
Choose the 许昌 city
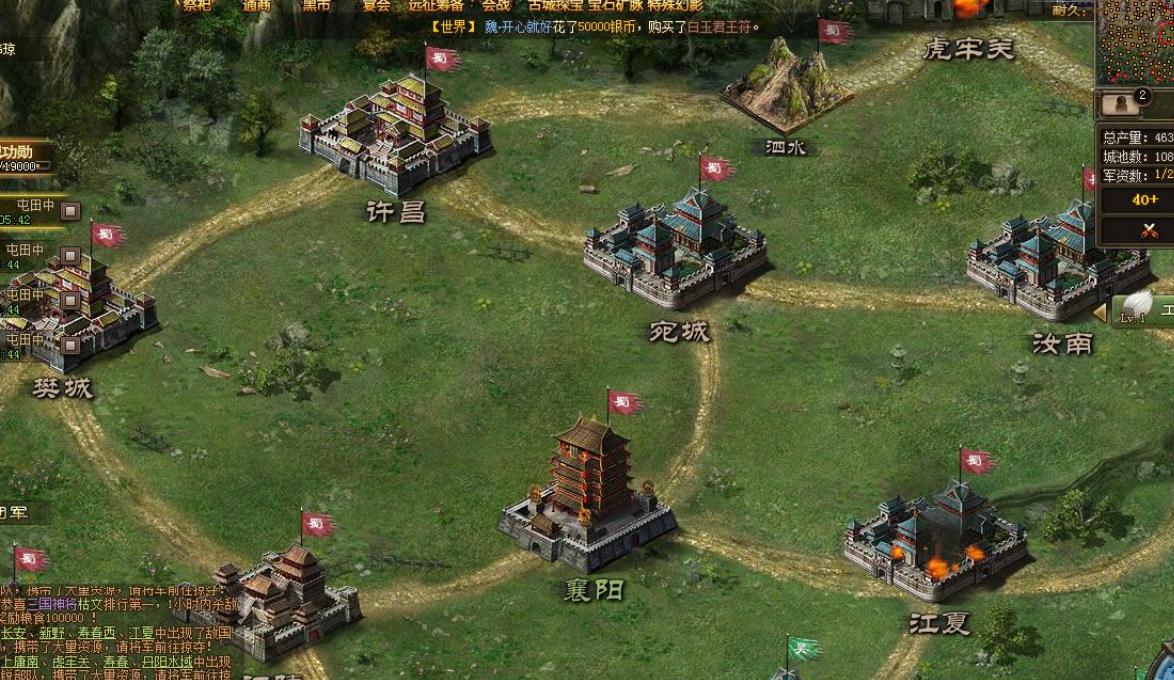tap(395, 135)
